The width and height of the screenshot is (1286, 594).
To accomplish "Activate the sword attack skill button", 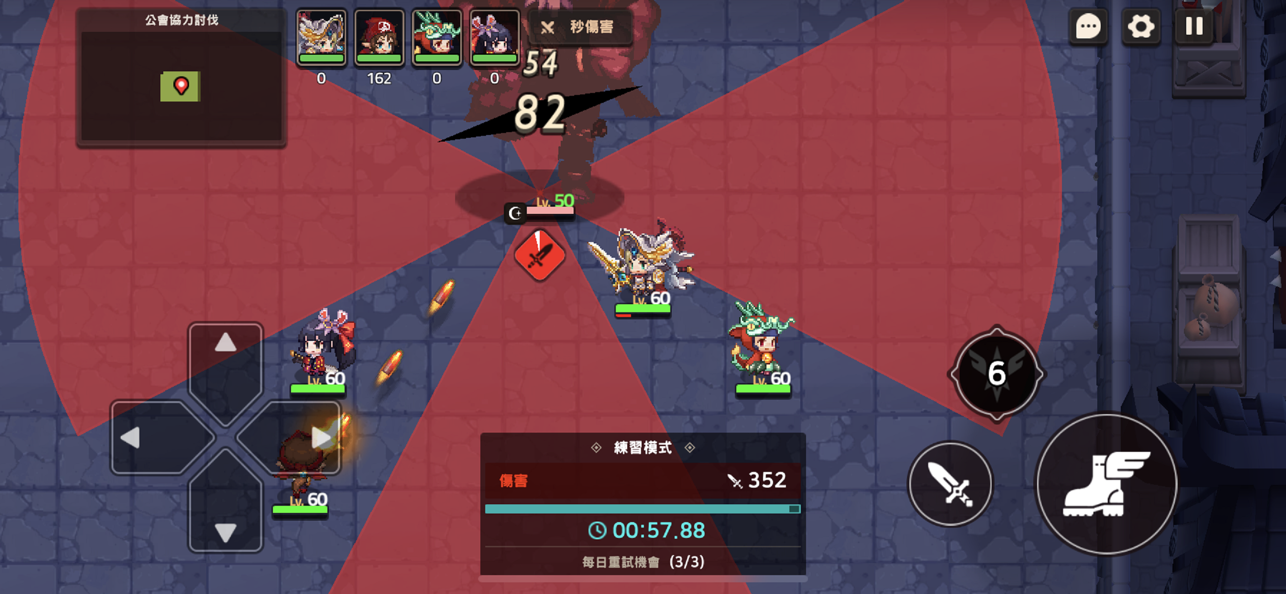I will click(950, 484).
